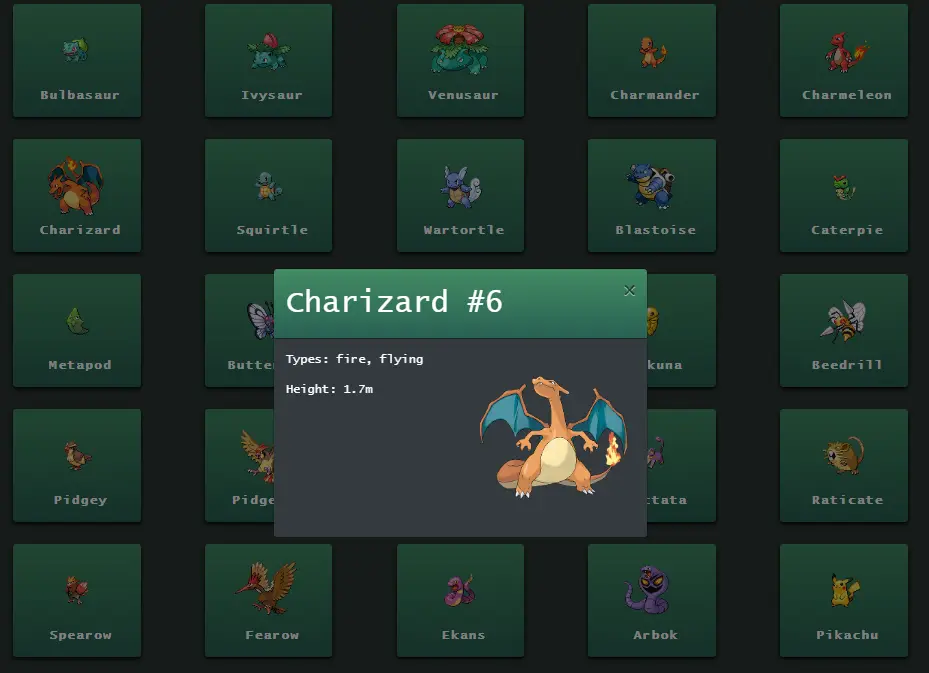Select the Spearow card
This screenshot has width=929, height=673.
pyautogui.click(x=77, y=600)
